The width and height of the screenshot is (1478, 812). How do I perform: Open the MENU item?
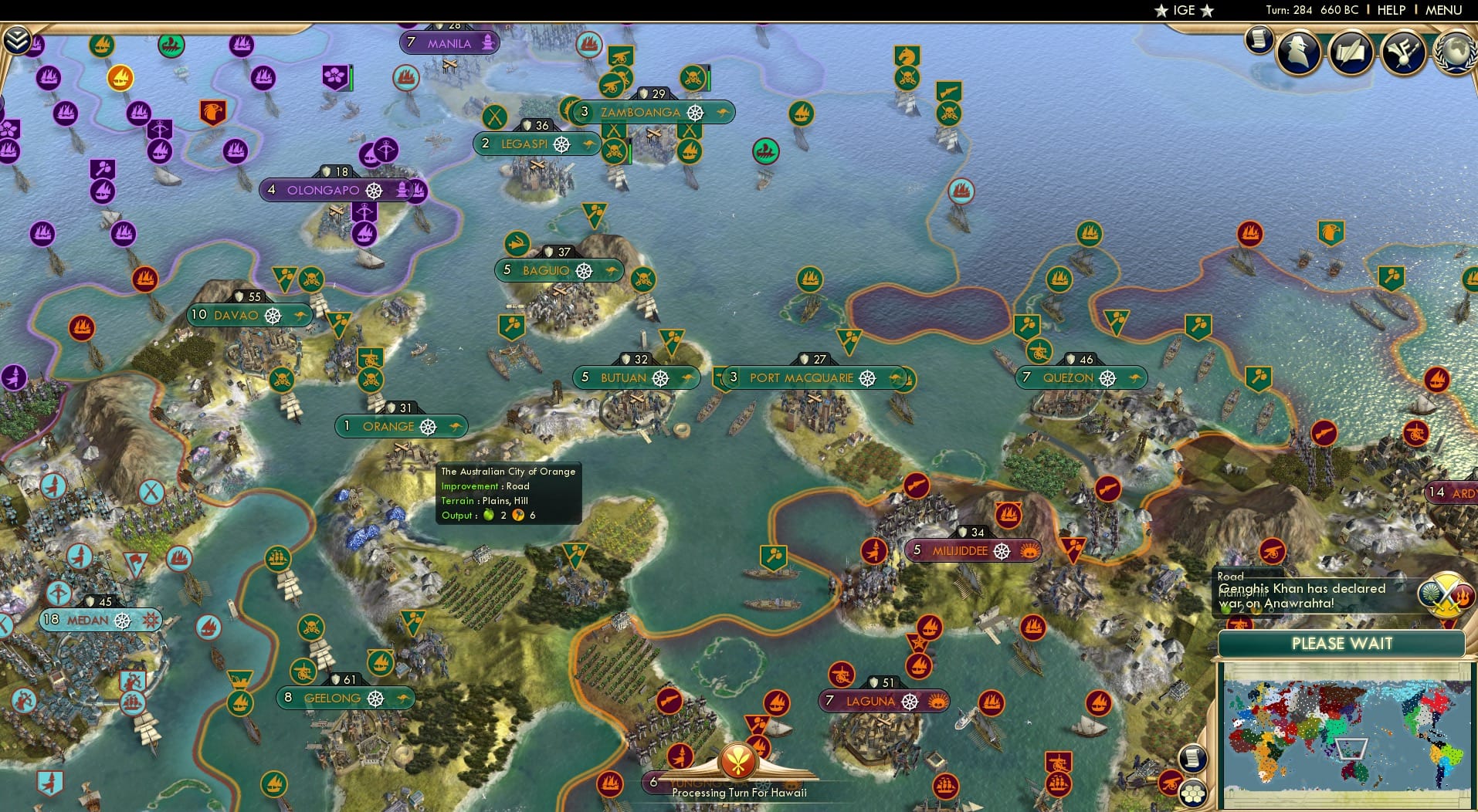tap(1442, 10)
